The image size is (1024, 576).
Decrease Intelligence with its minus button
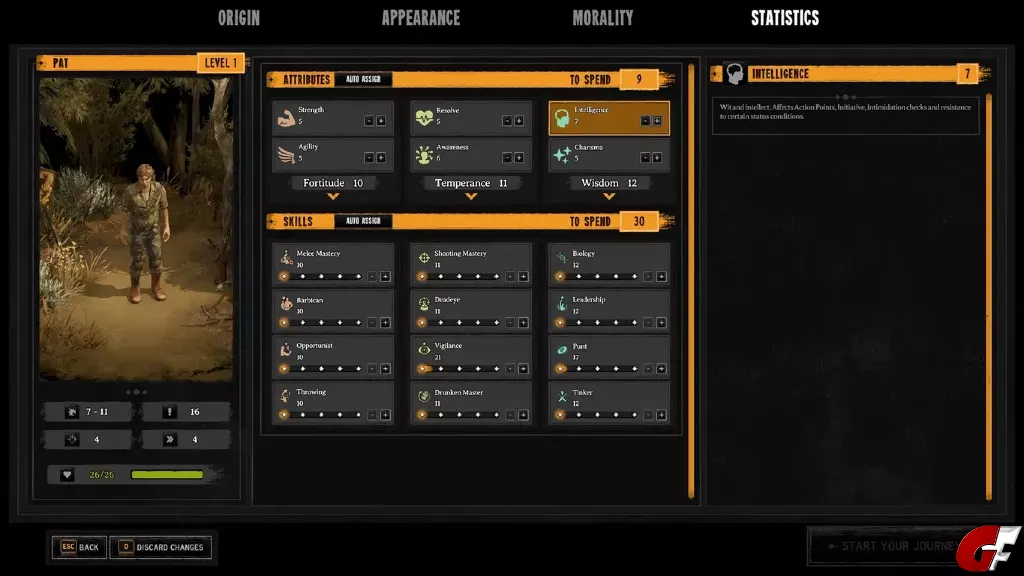tap(645, 121)
